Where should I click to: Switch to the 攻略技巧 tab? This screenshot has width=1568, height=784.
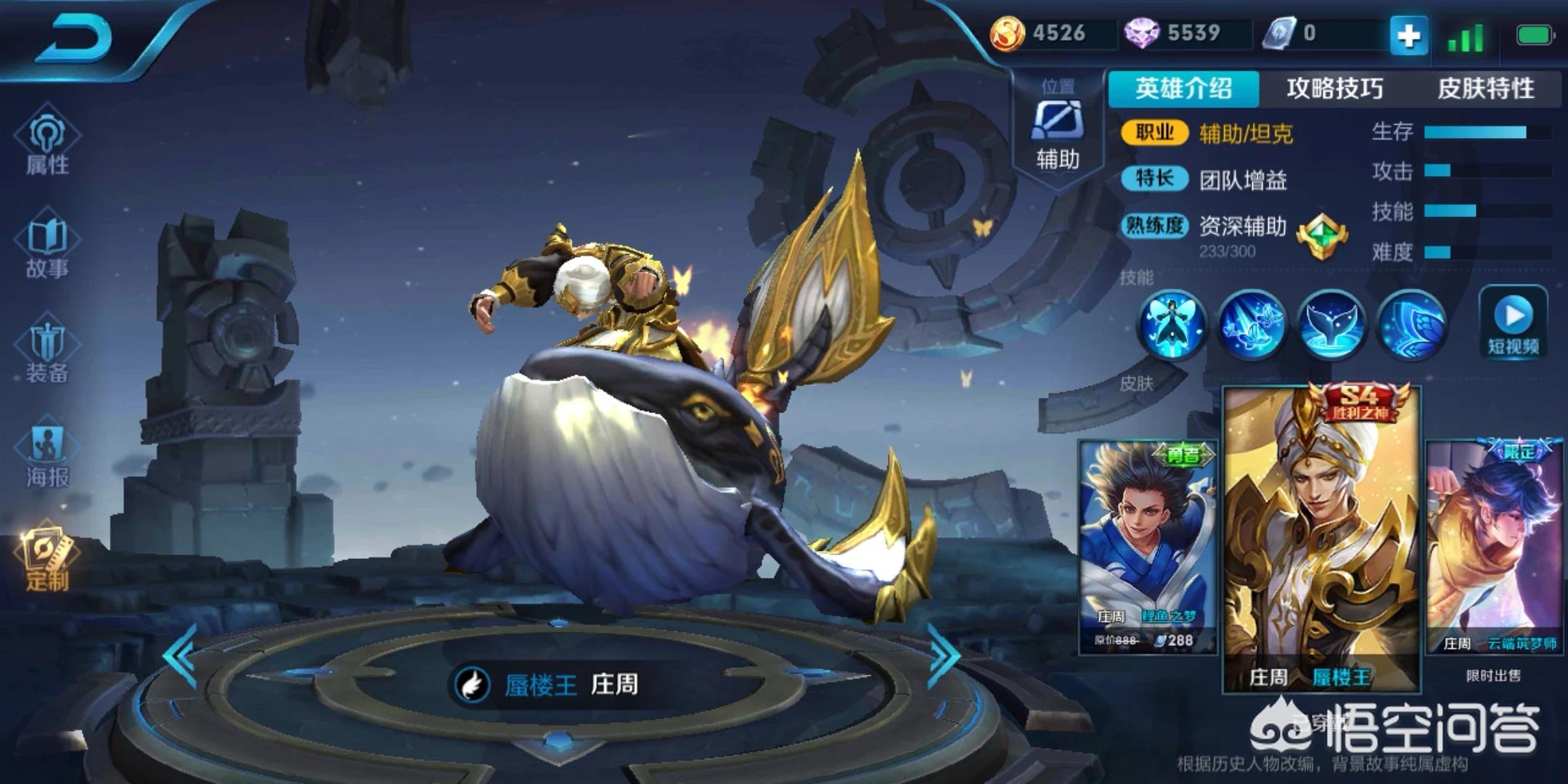[1334, 89]
